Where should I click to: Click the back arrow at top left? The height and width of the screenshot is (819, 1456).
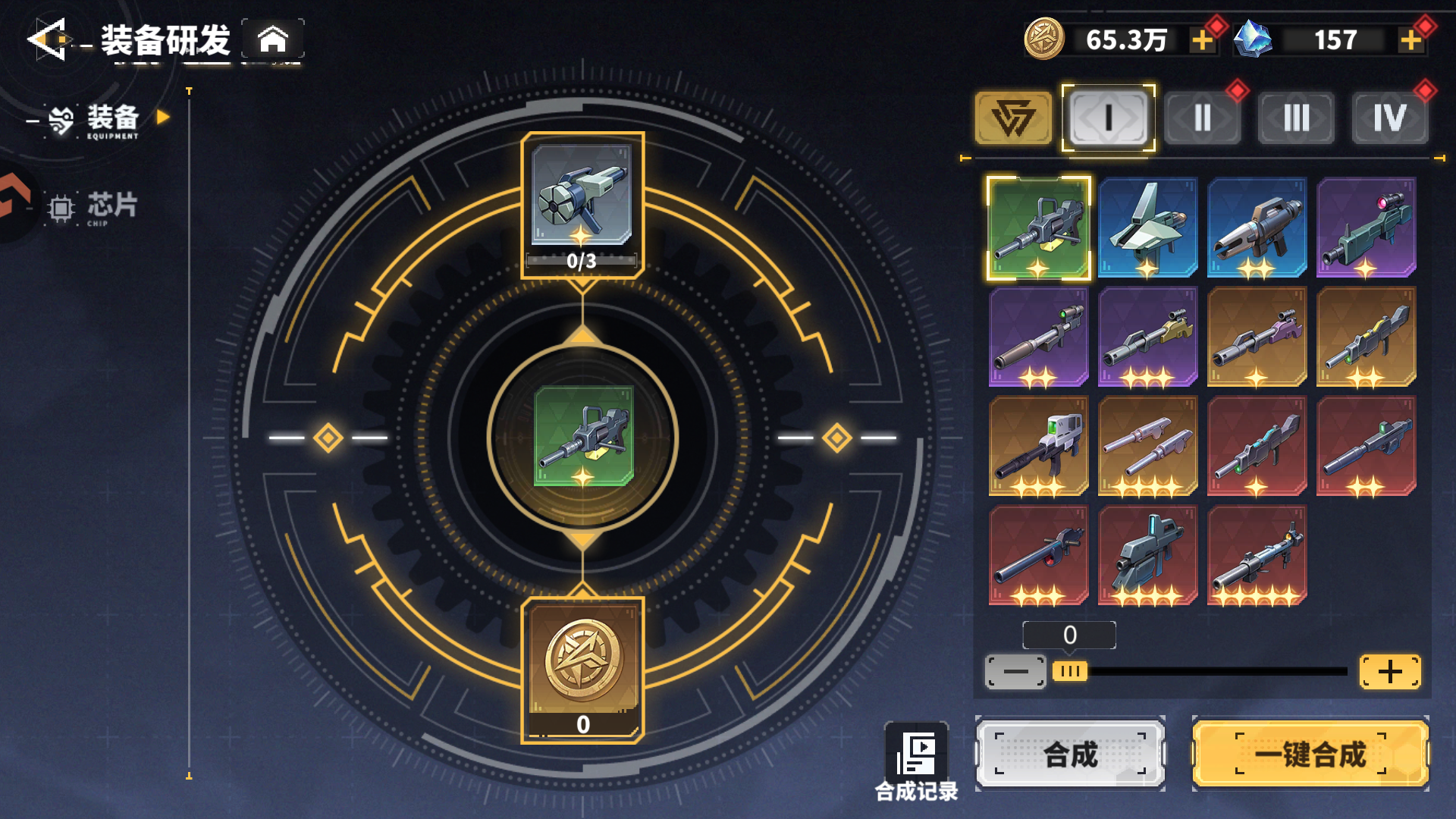click(45, 38)
